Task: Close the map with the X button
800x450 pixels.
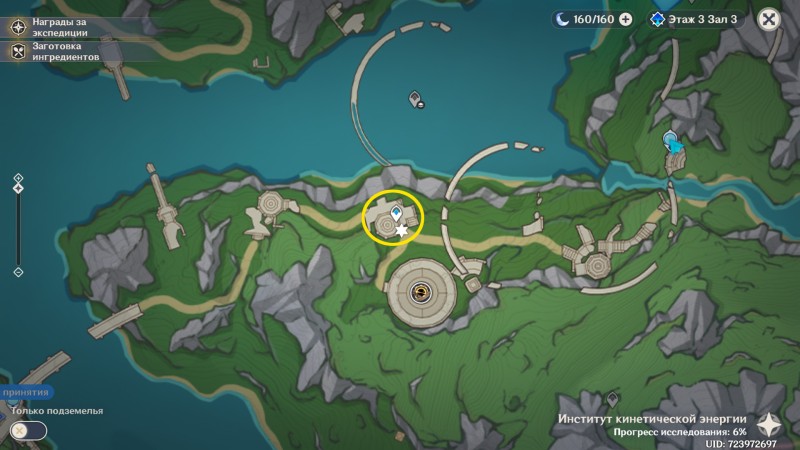Action: (x=768, y=19)
